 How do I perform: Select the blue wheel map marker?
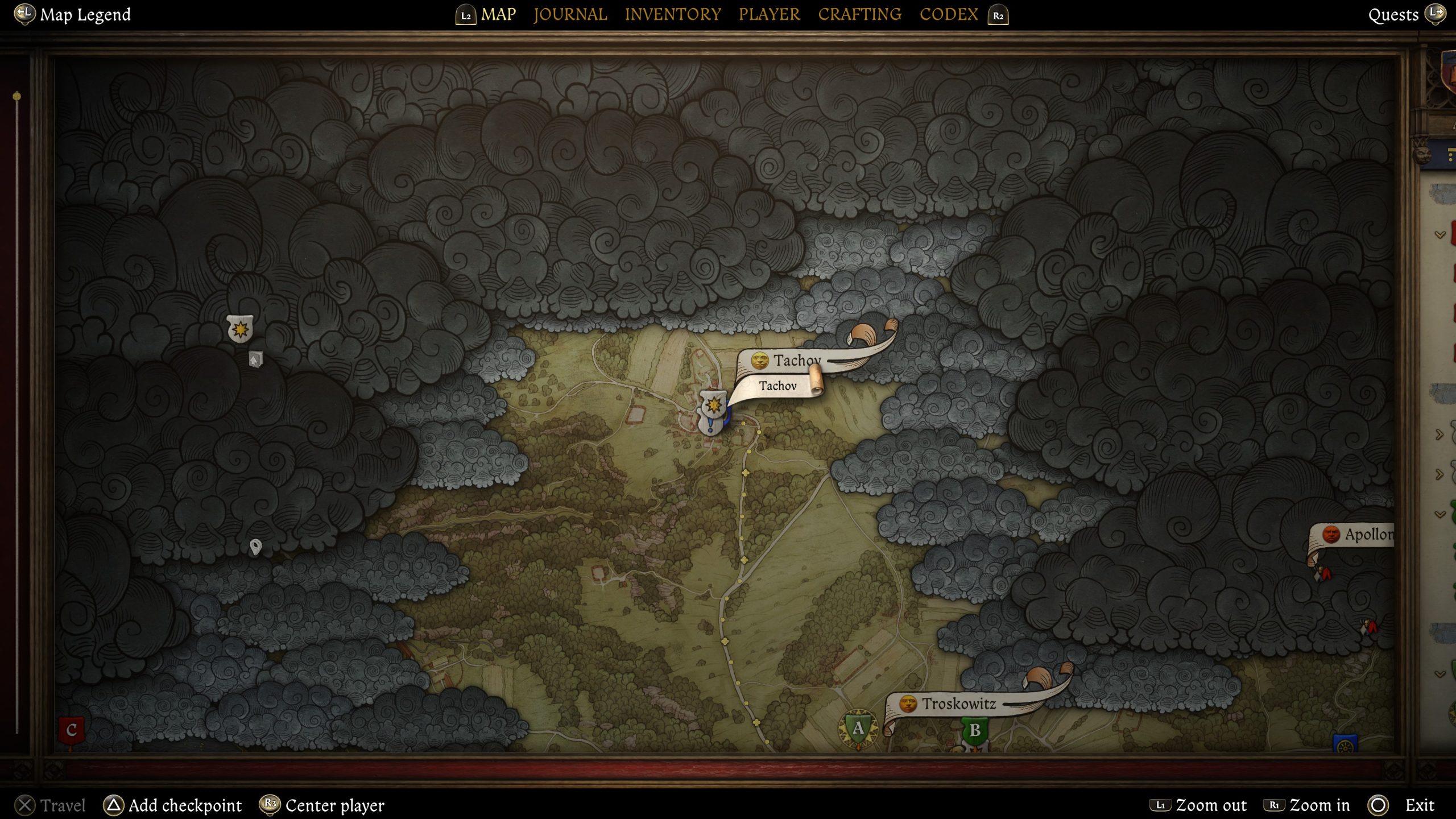[x=1345, y=744]
